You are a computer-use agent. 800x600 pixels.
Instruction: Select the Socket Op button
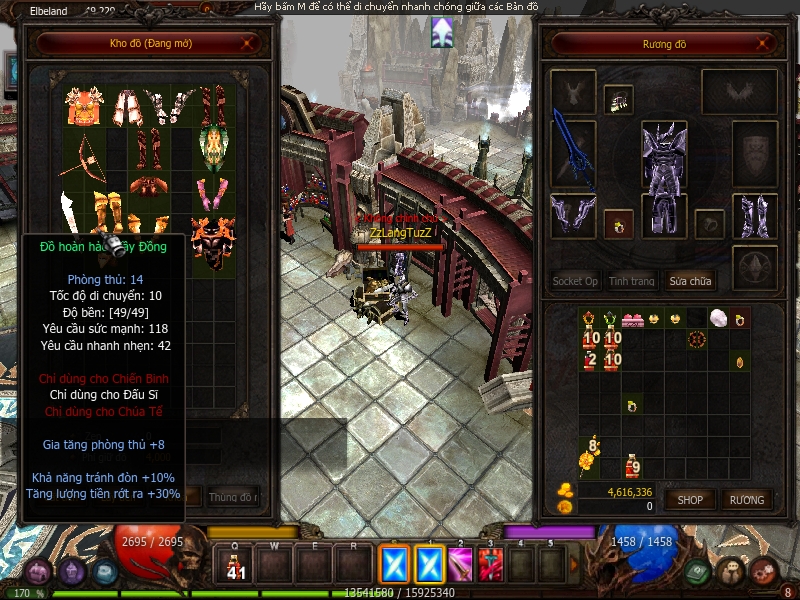pos(575,281)
